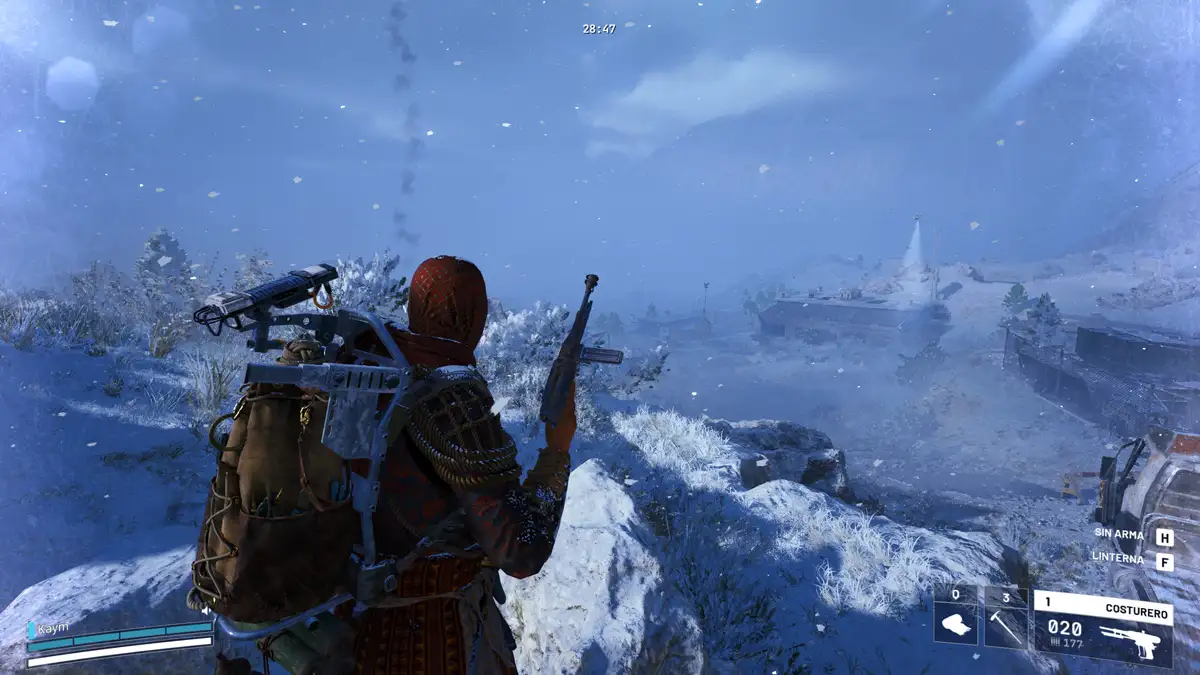Select the pickaxe tool slot
This screenshot has height=675, width=1200.
(x=1005, y=617)
